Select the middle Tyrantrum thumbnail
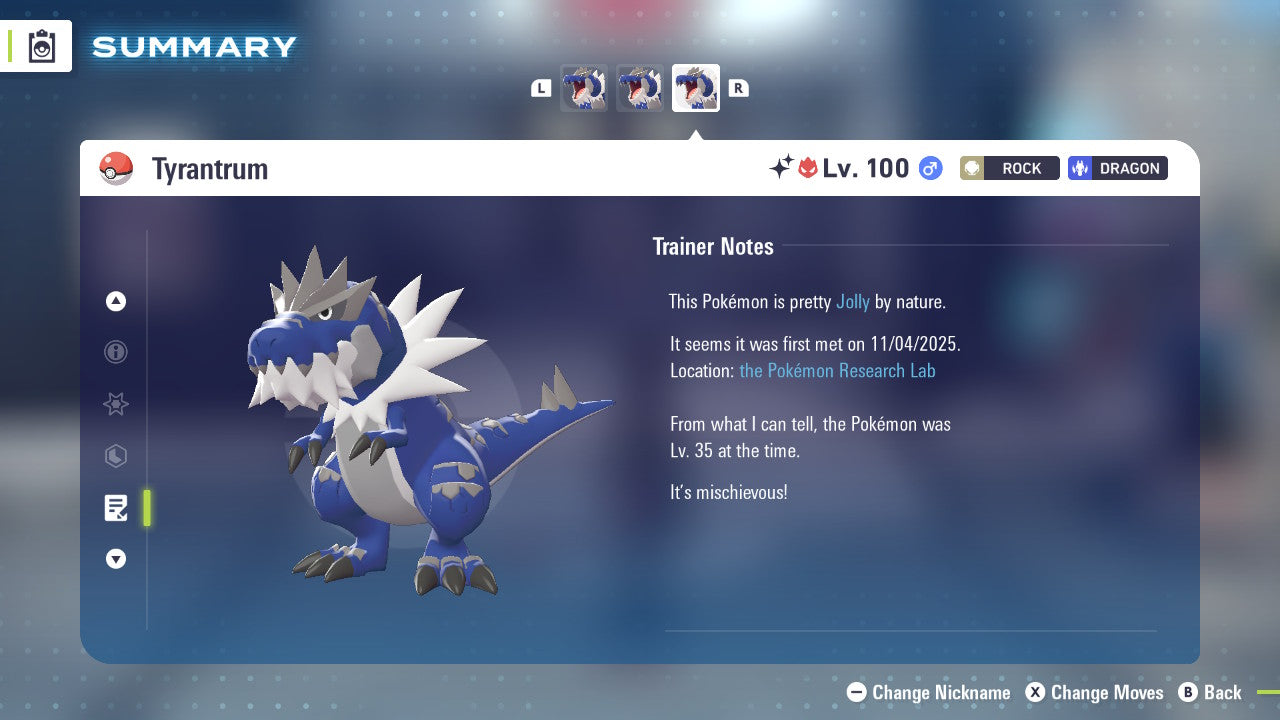The width and height of the screenshot is (1280, 720). click(x=639, y=87)
